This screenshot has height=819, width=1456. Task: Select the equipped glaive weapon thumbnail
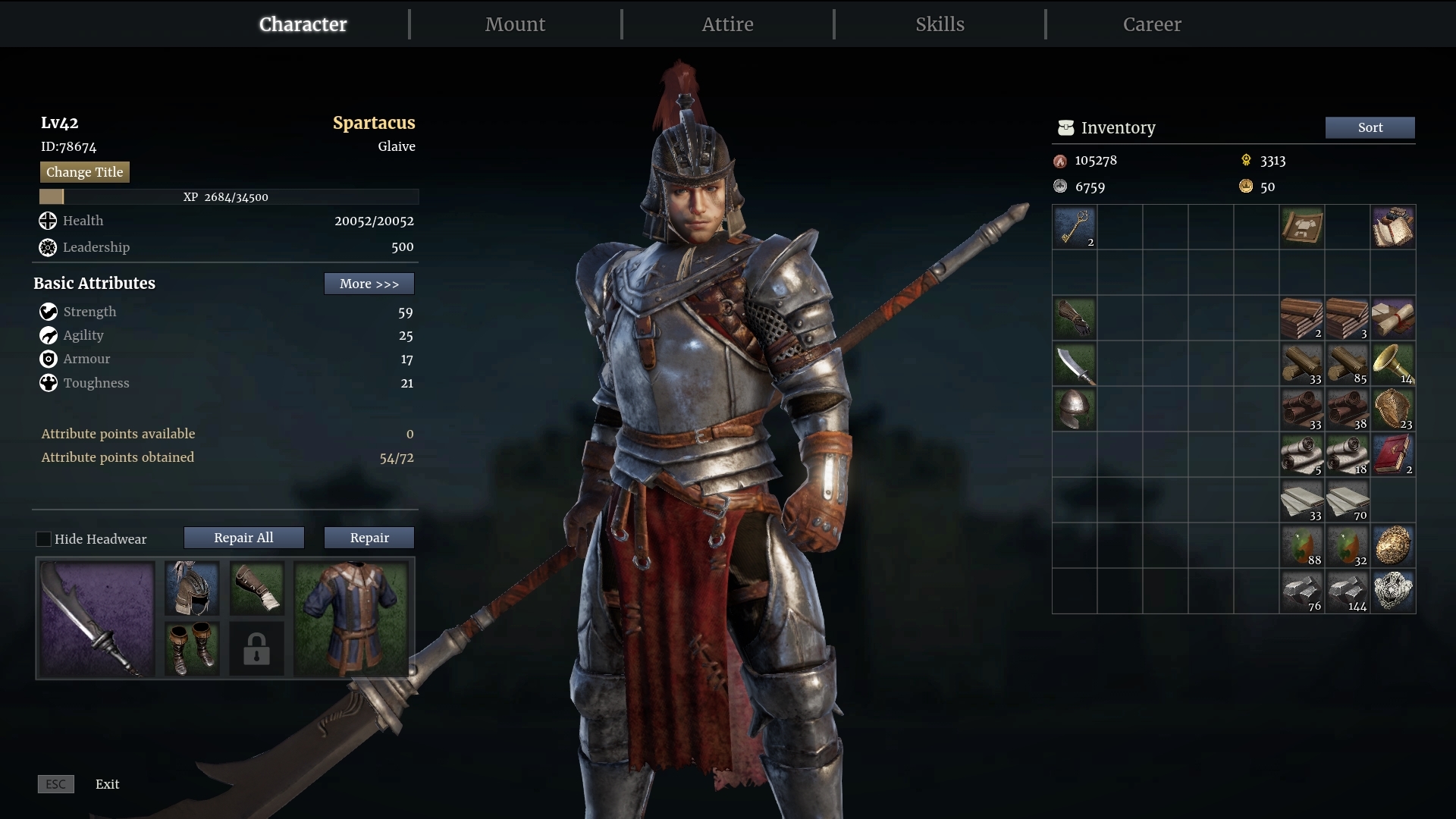click(x=96, y=620)
